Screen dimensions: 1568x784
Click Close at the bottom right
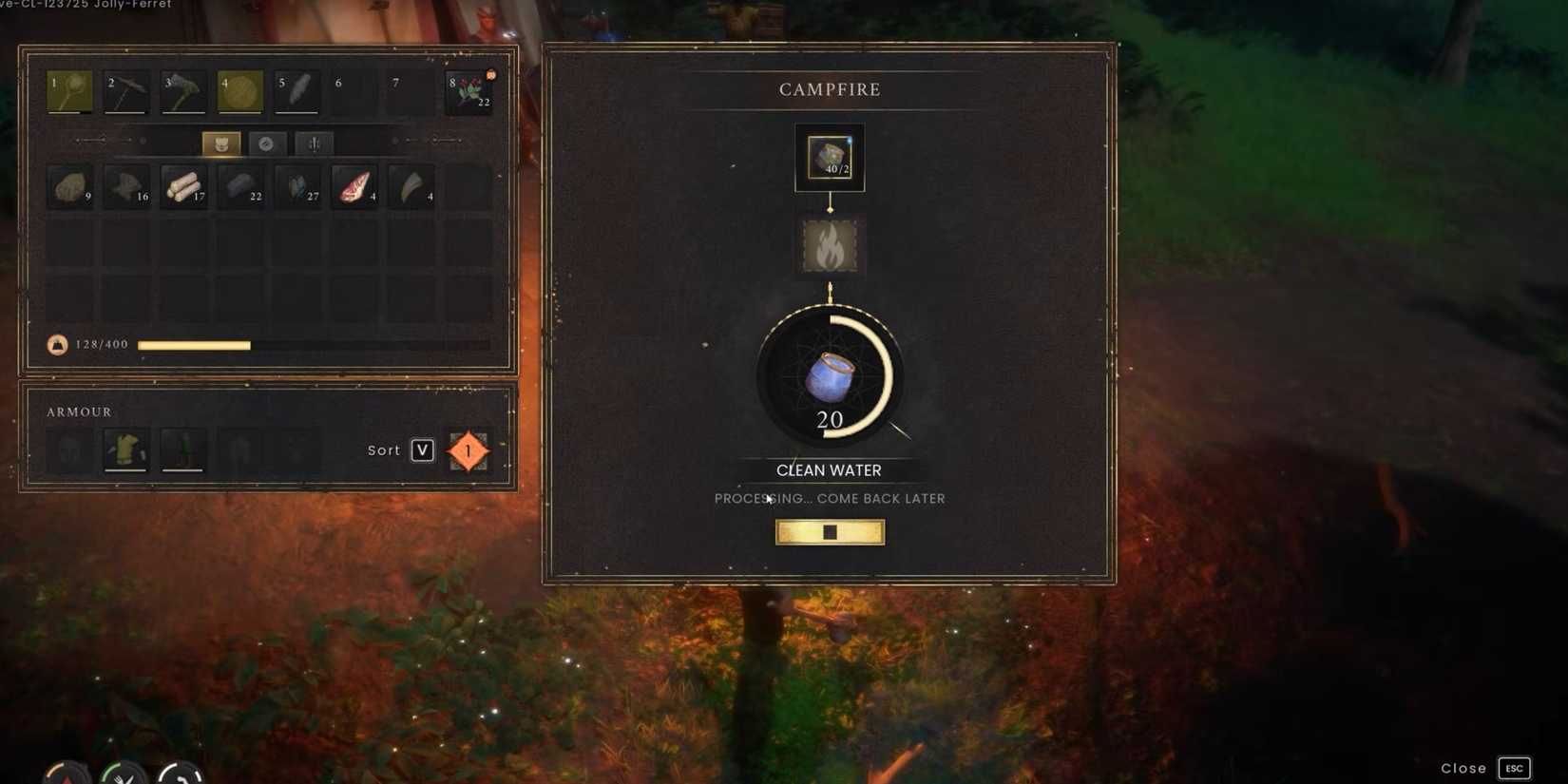pos(1463,768)
